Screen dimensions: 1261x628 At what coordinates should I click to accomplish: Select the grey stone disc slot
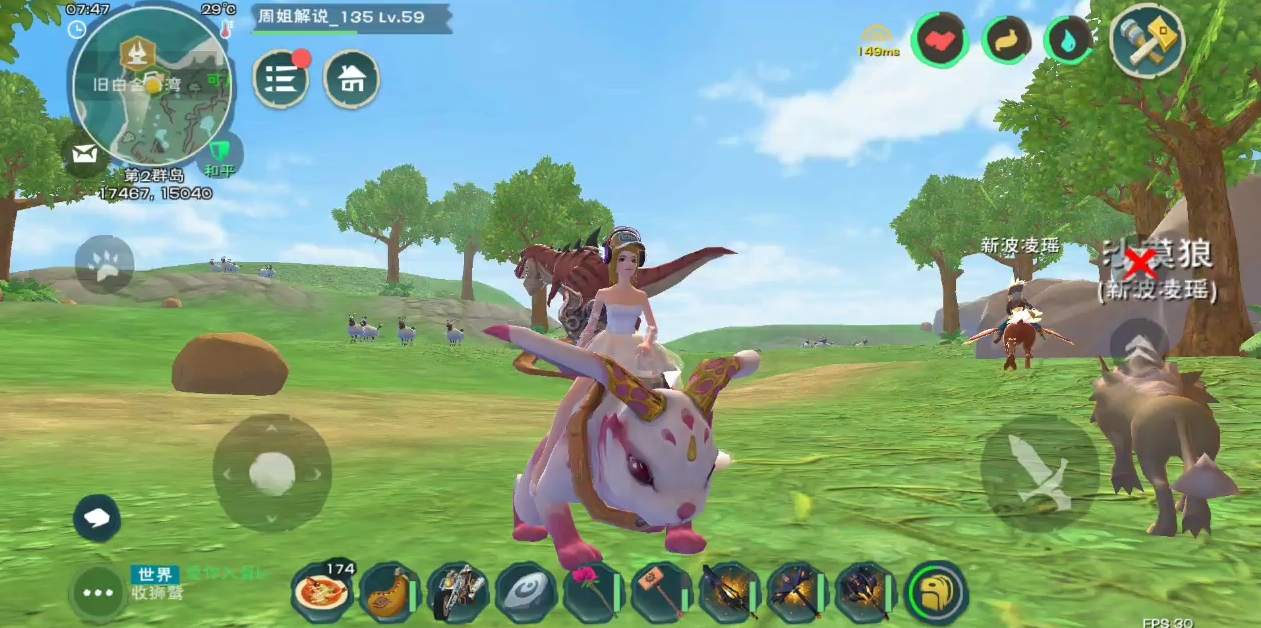tap(526, 592)
